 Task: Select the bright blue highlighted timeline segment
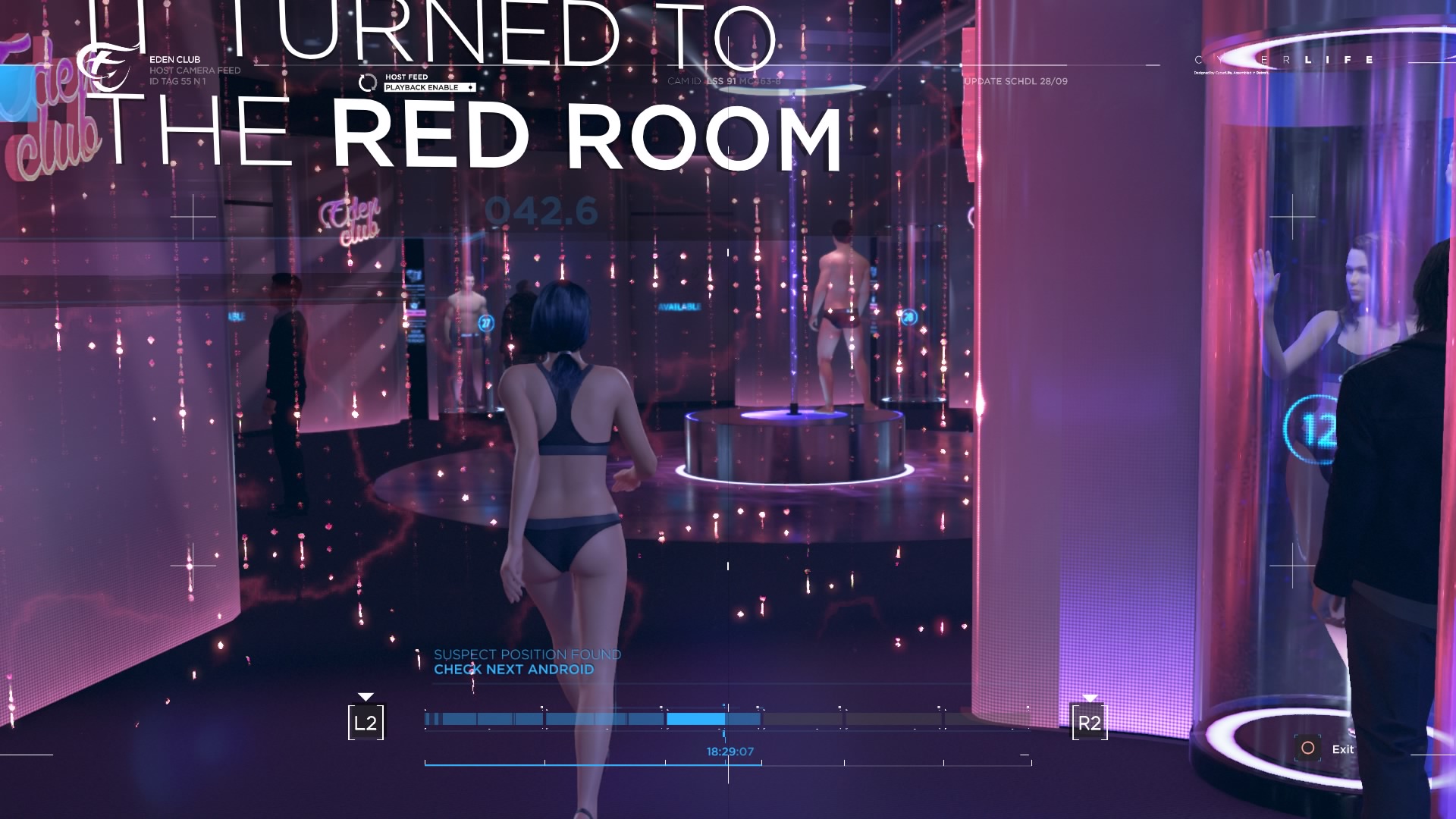[695, 719]
